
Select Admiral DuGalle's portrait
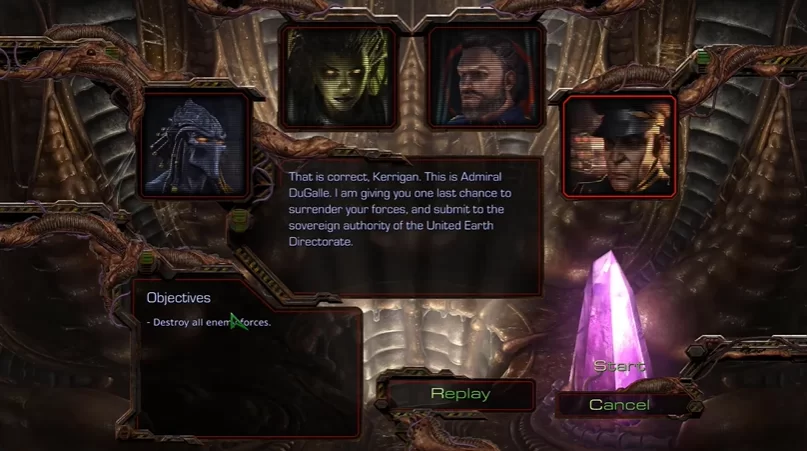coord(619,146)
